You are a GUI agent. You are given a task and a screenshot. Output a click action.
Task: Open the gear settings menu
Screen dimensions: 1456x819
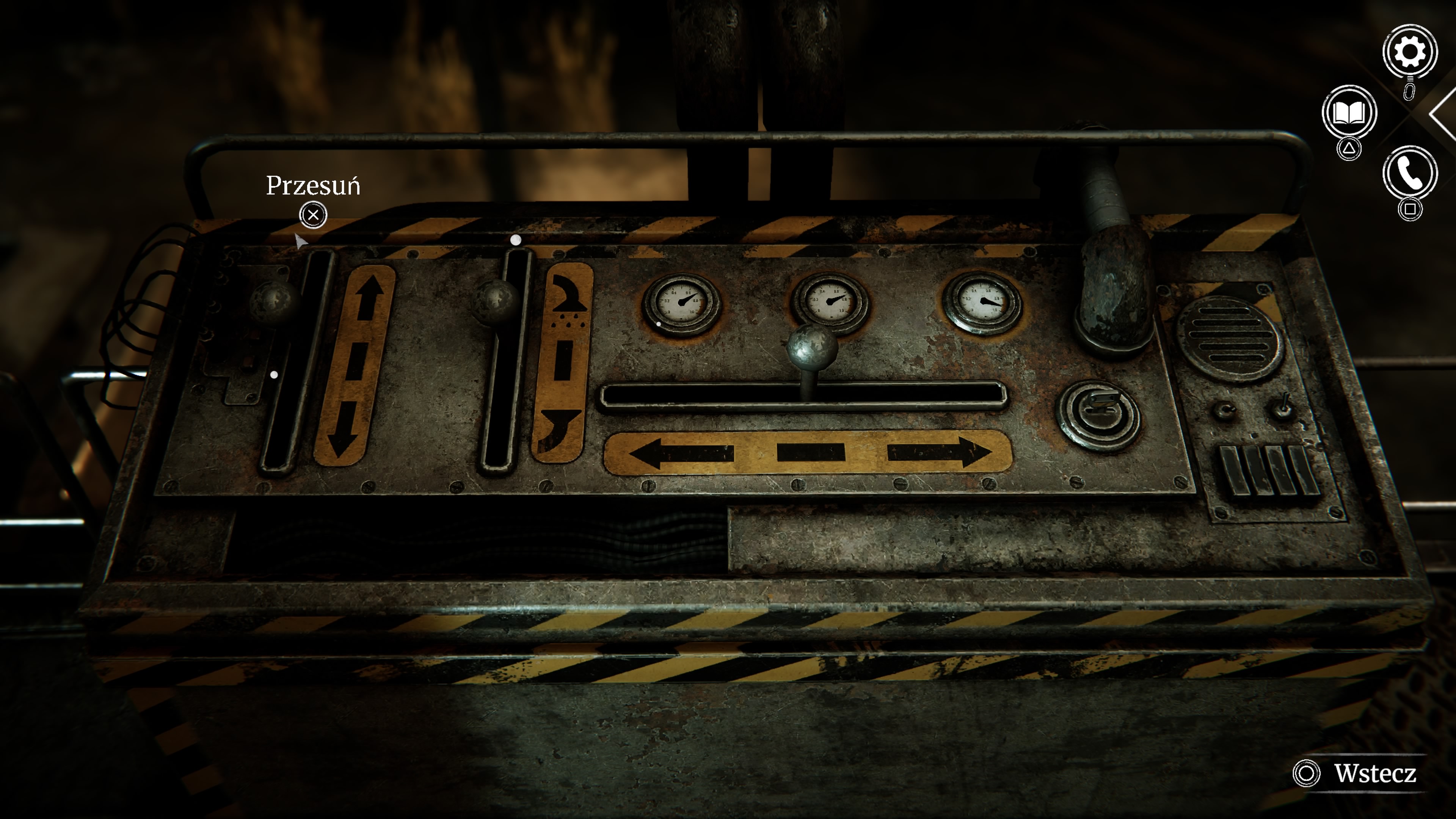click(x=1409, y=53)
